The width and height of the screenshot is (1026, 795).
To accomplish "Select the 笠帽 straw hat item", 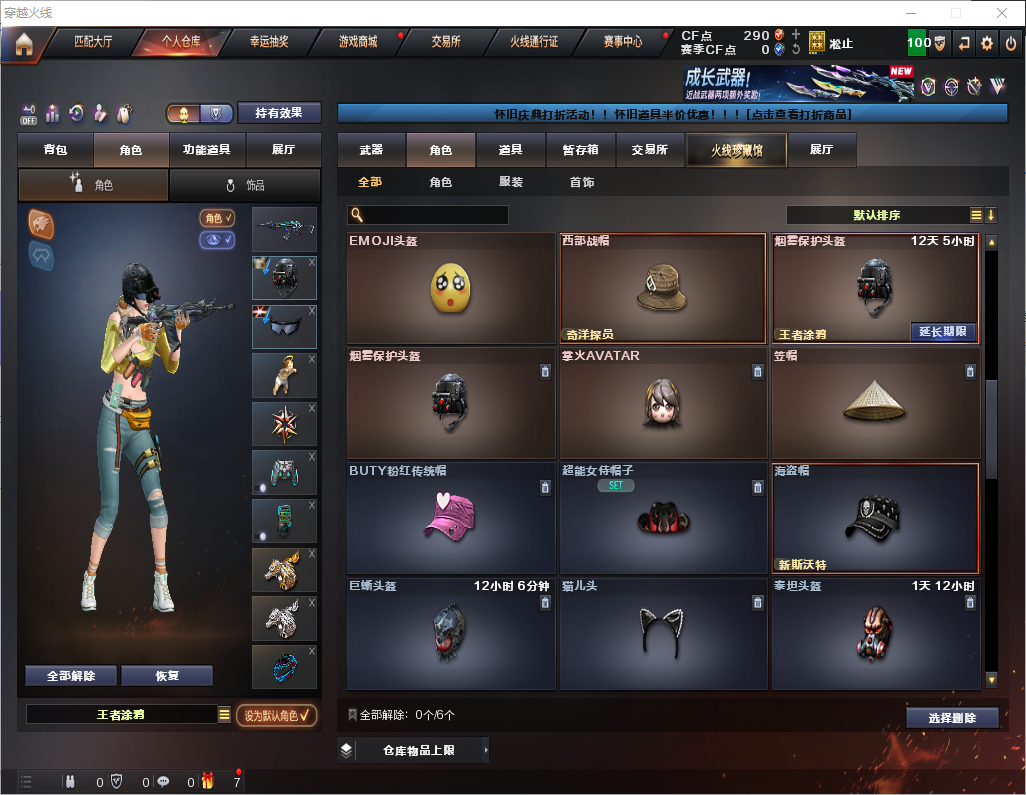I will pos(875,403).
